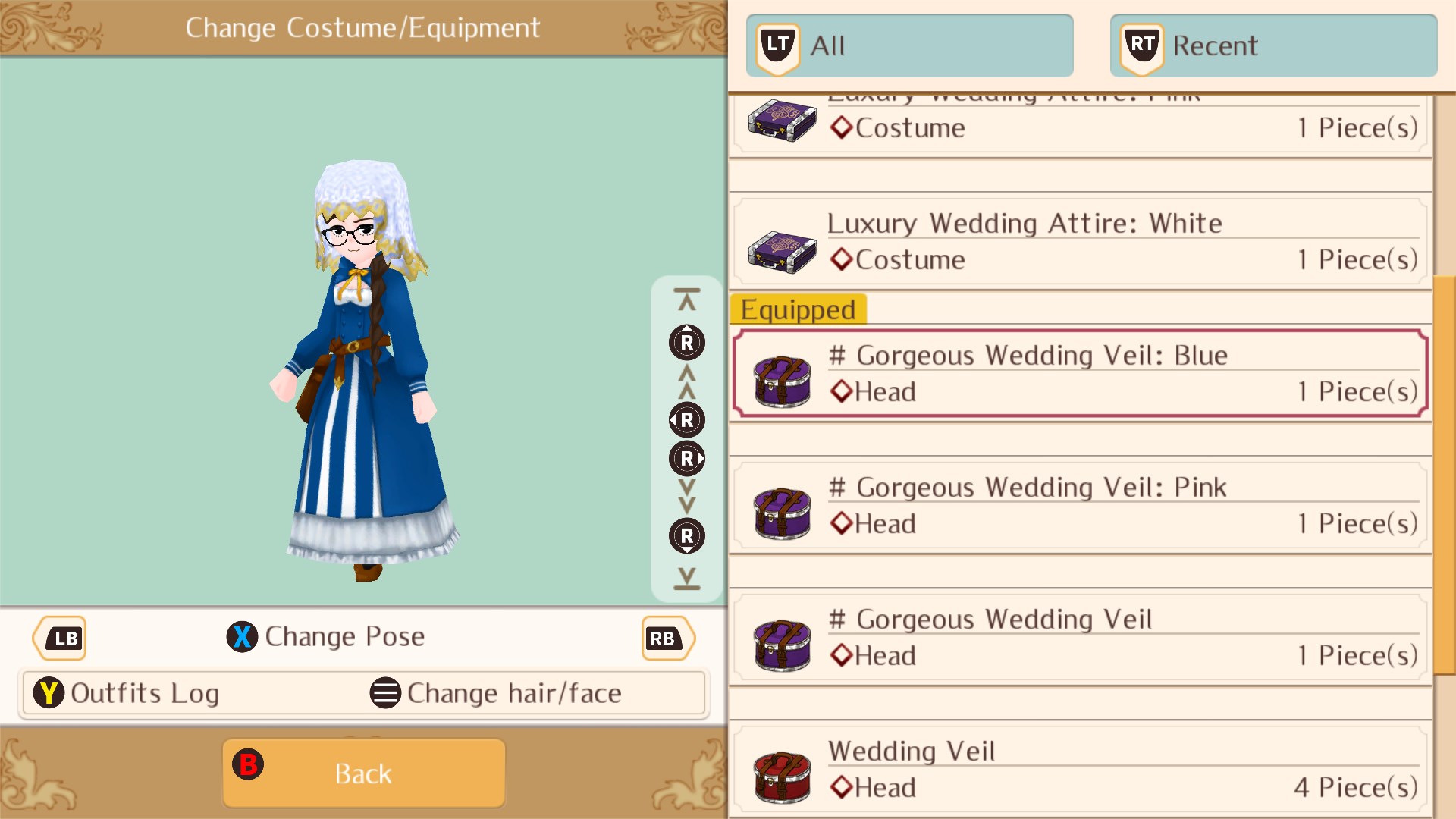Switch to the Recent tab

[x=1274, y=45]
